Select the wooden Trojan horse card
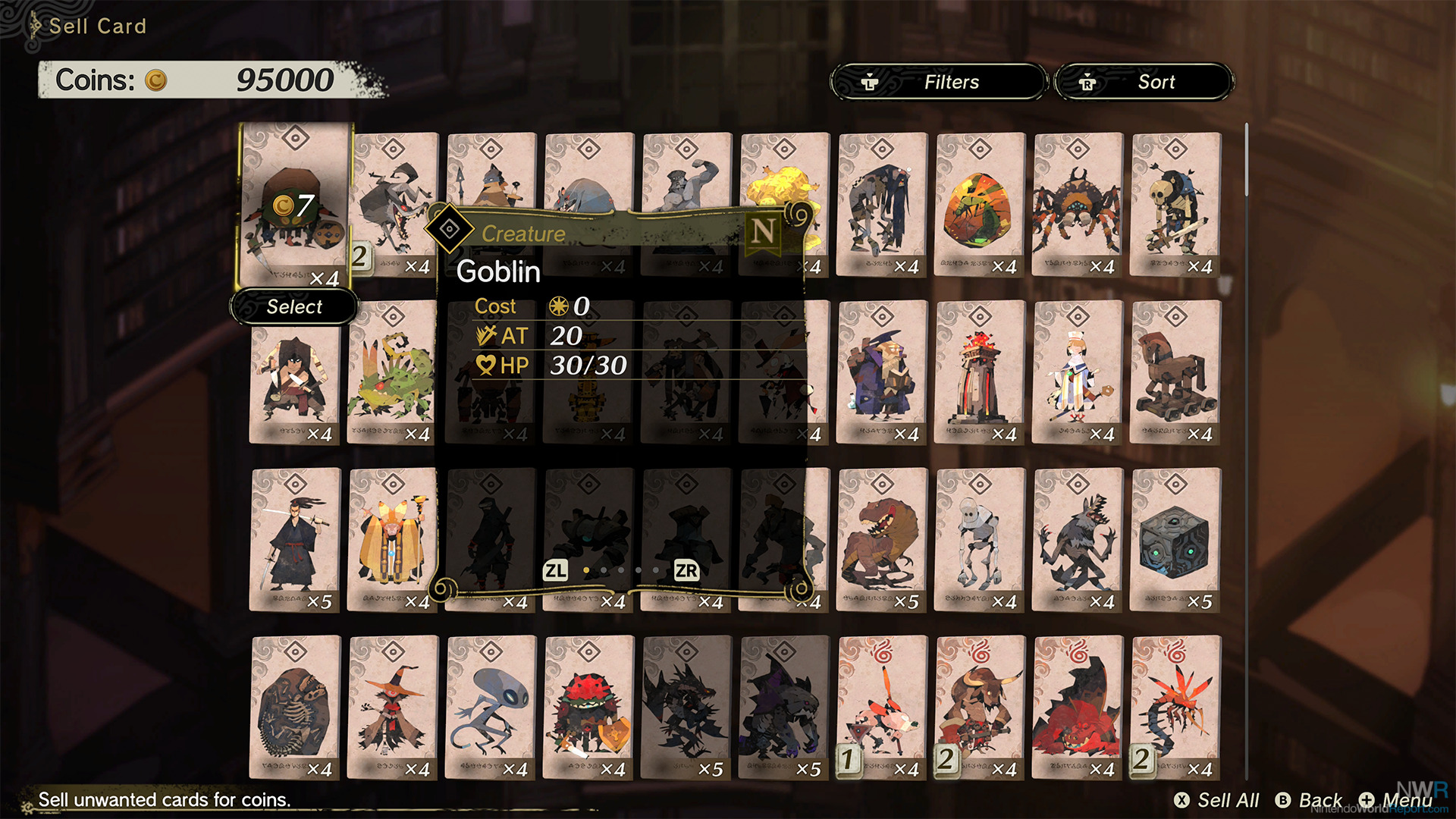 click(1175, 372)
